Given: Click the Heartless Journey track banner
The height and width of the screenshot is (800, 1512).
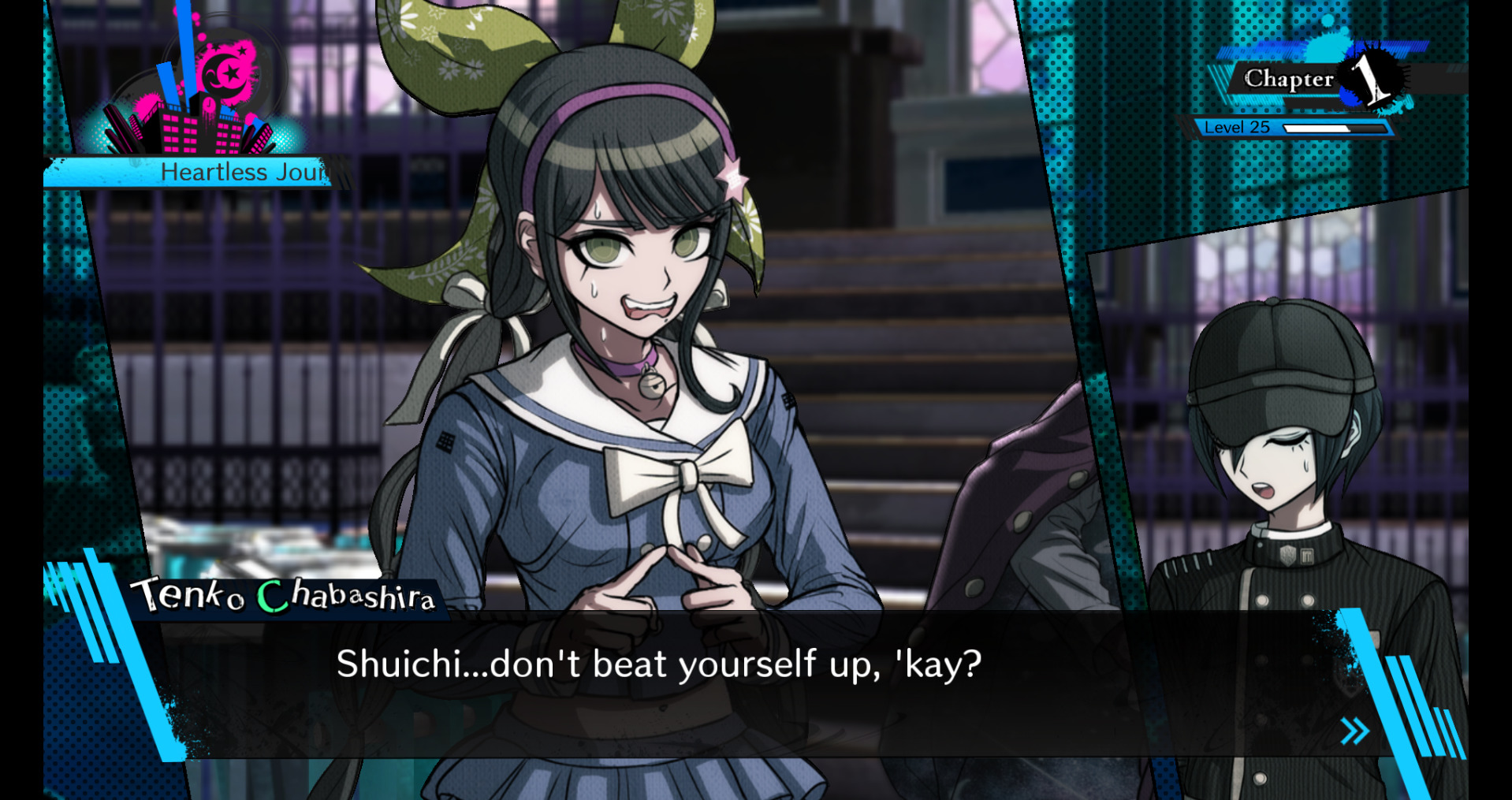Looking at the screenshot, I should tap(197, 172).
